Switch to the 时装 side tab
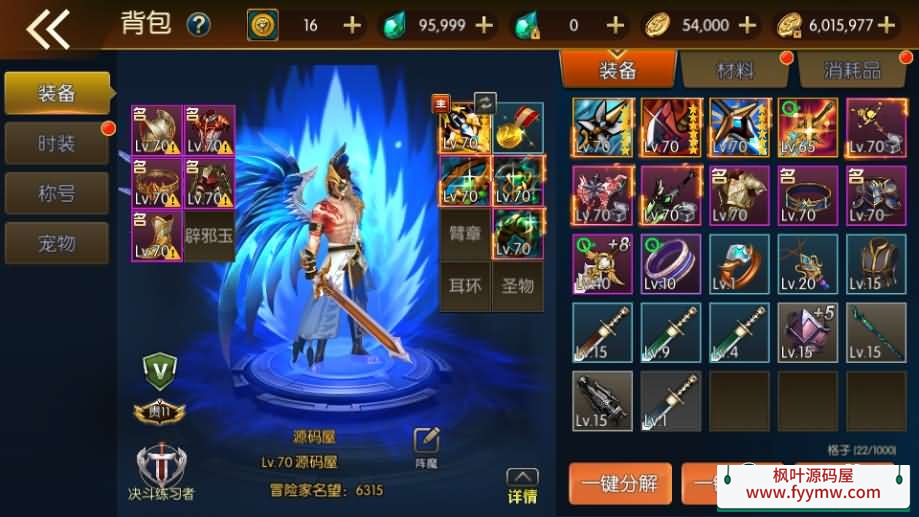 56,144
